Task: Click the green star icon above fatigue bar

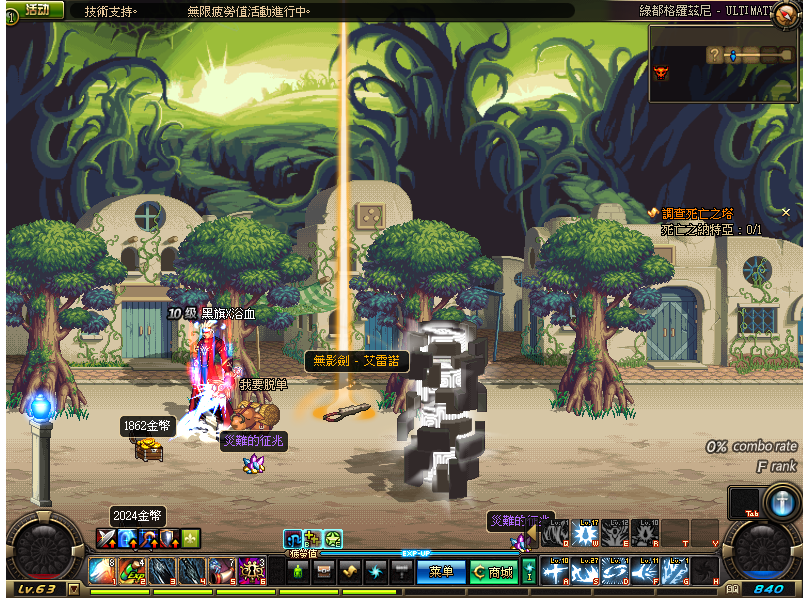Action: [333, 539]
